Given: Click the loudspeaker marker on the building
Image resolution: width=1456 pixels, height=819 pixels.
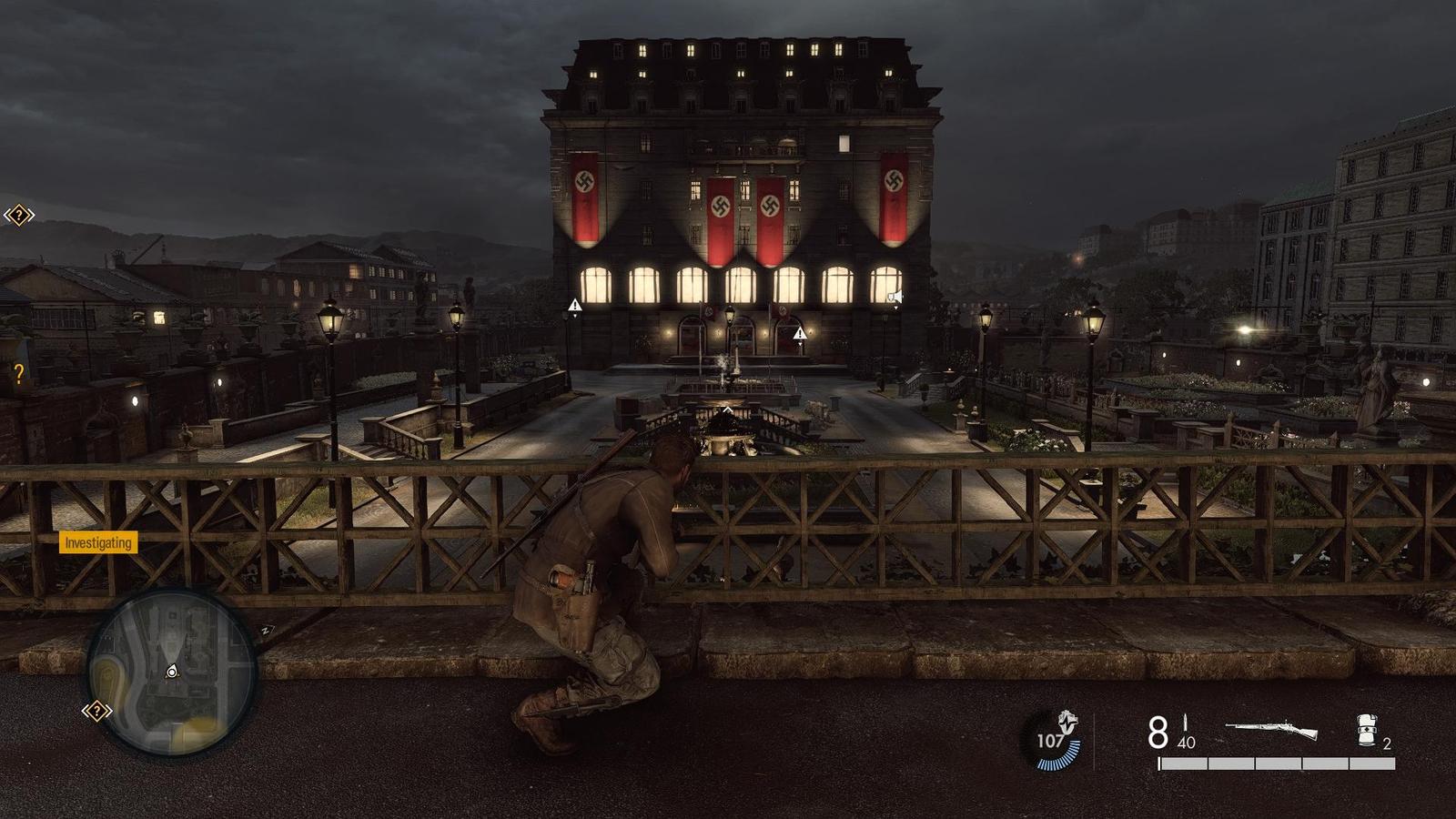Looking at the screenshot, I should pos(895,297).
